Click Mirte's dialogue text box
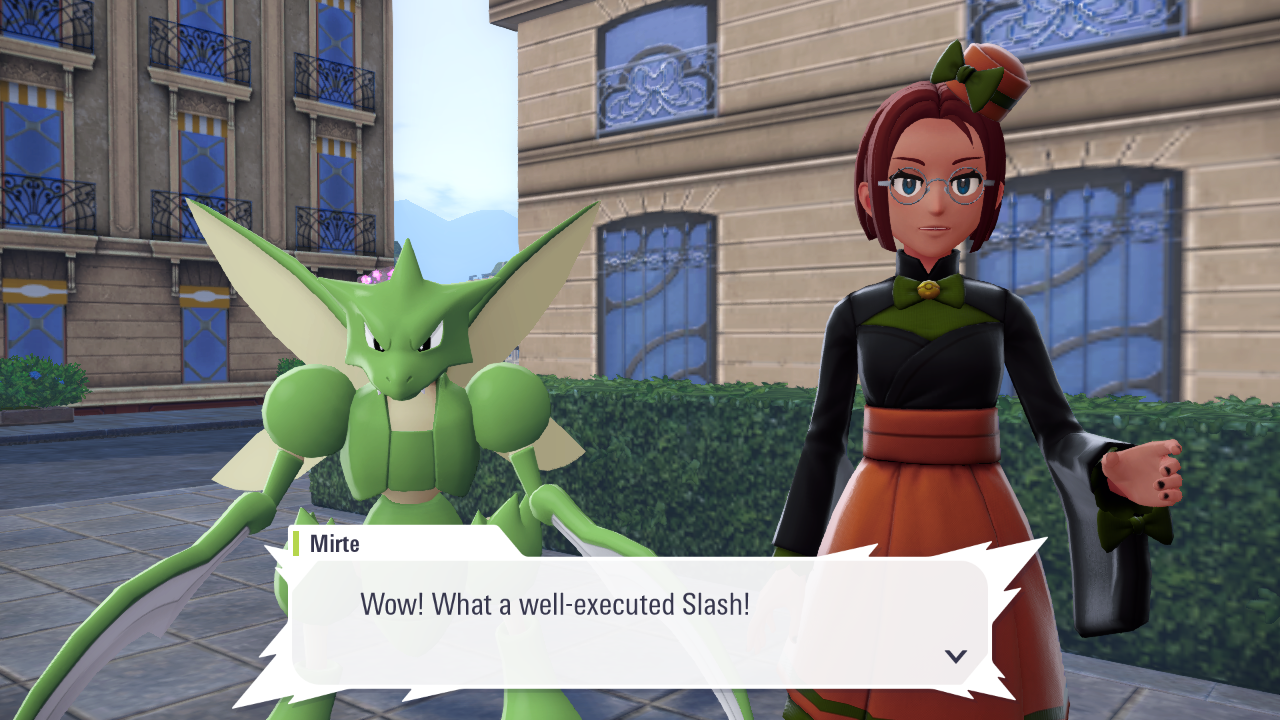 click(640, 621)
